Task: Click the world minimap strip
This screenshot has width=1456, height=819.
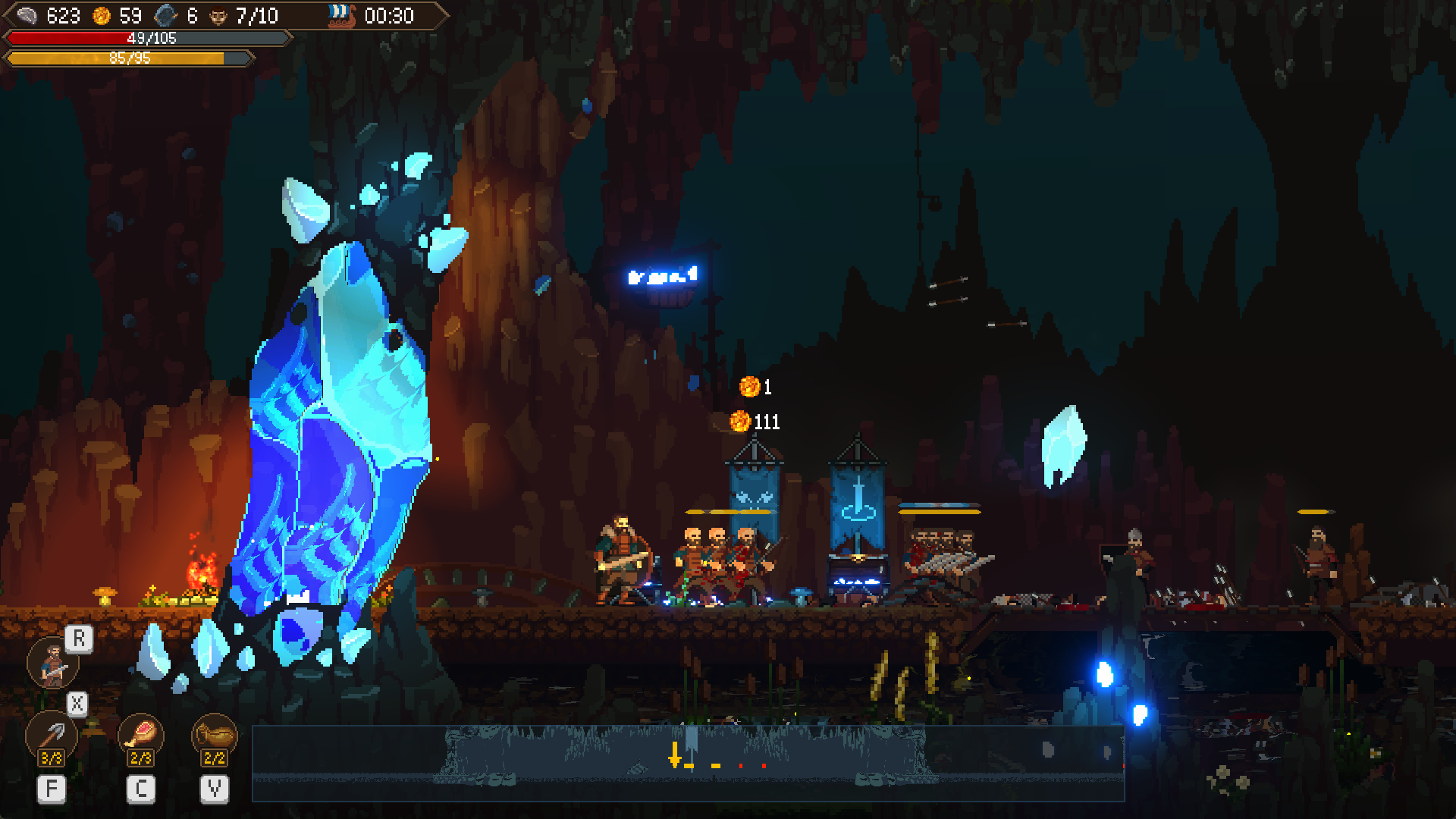Action: 687,763
